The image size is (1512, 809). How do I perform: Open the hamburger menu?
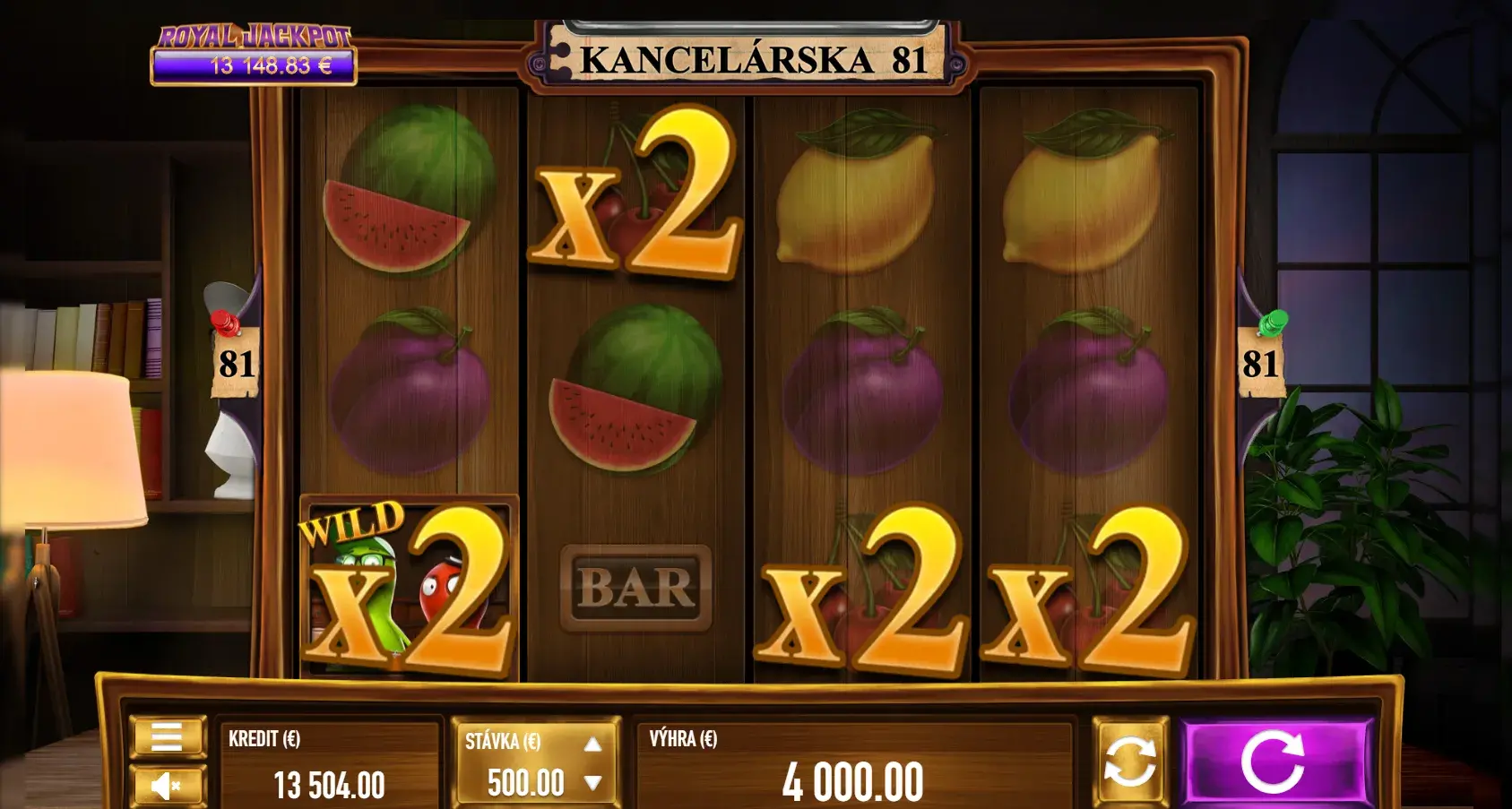coord(168,737)
